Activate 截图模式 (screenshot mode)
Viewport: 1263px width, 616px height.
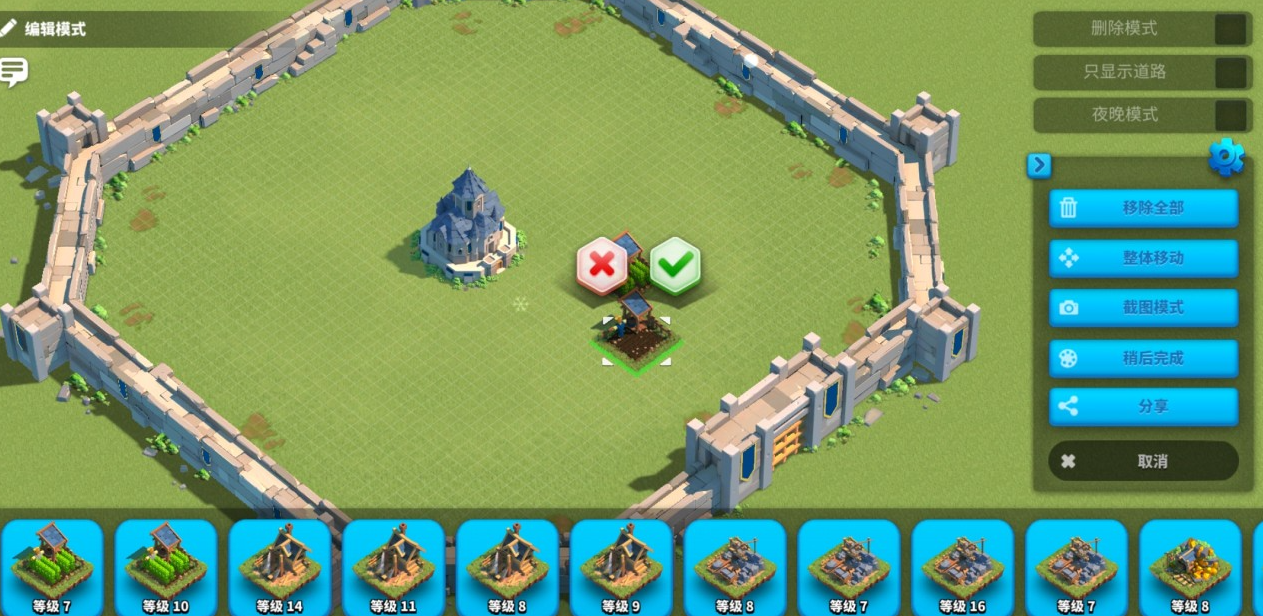[x=1143, y=308]
